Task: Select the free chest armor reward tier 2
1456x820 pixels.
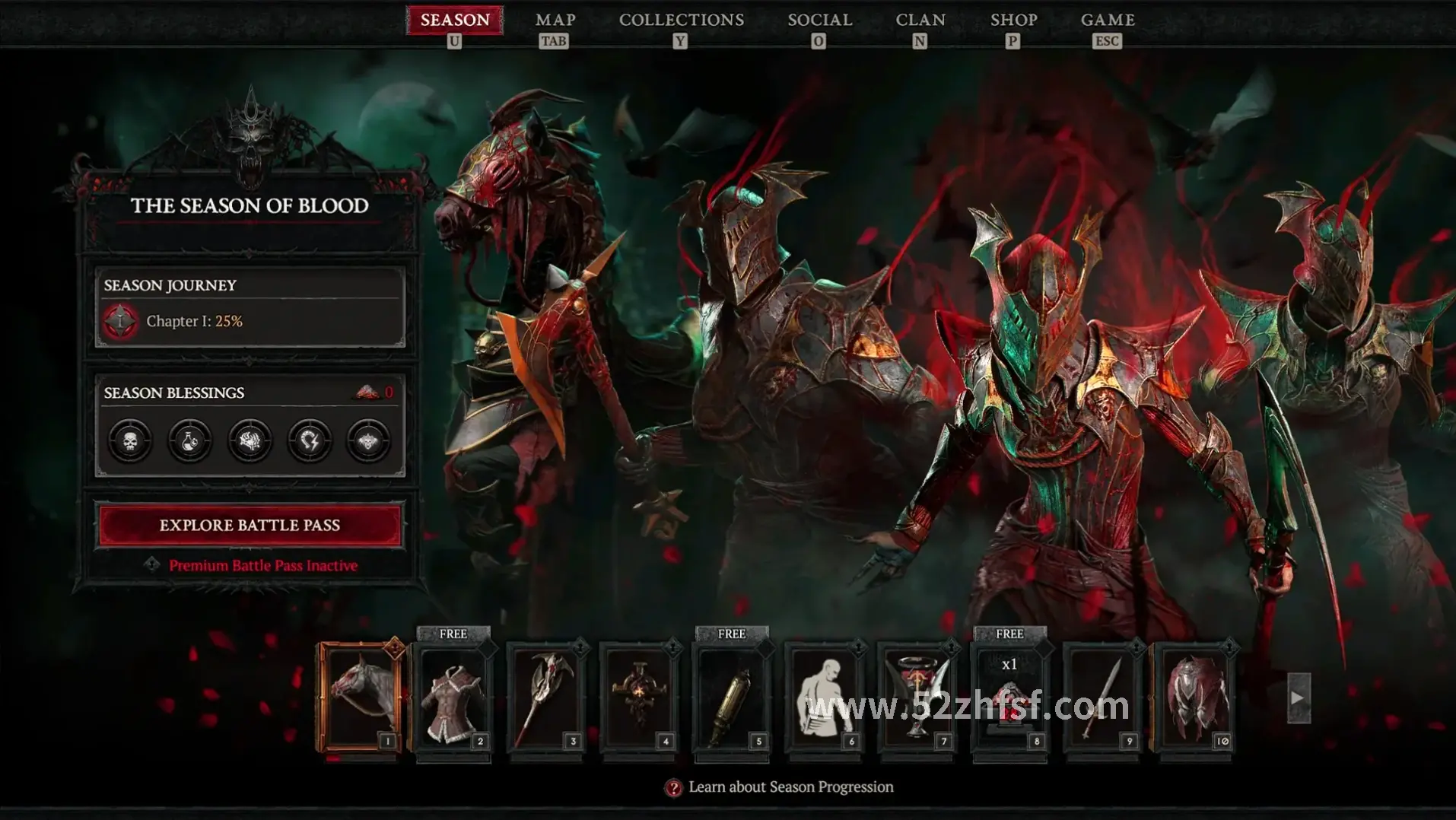Action: [x=453, y=698]
